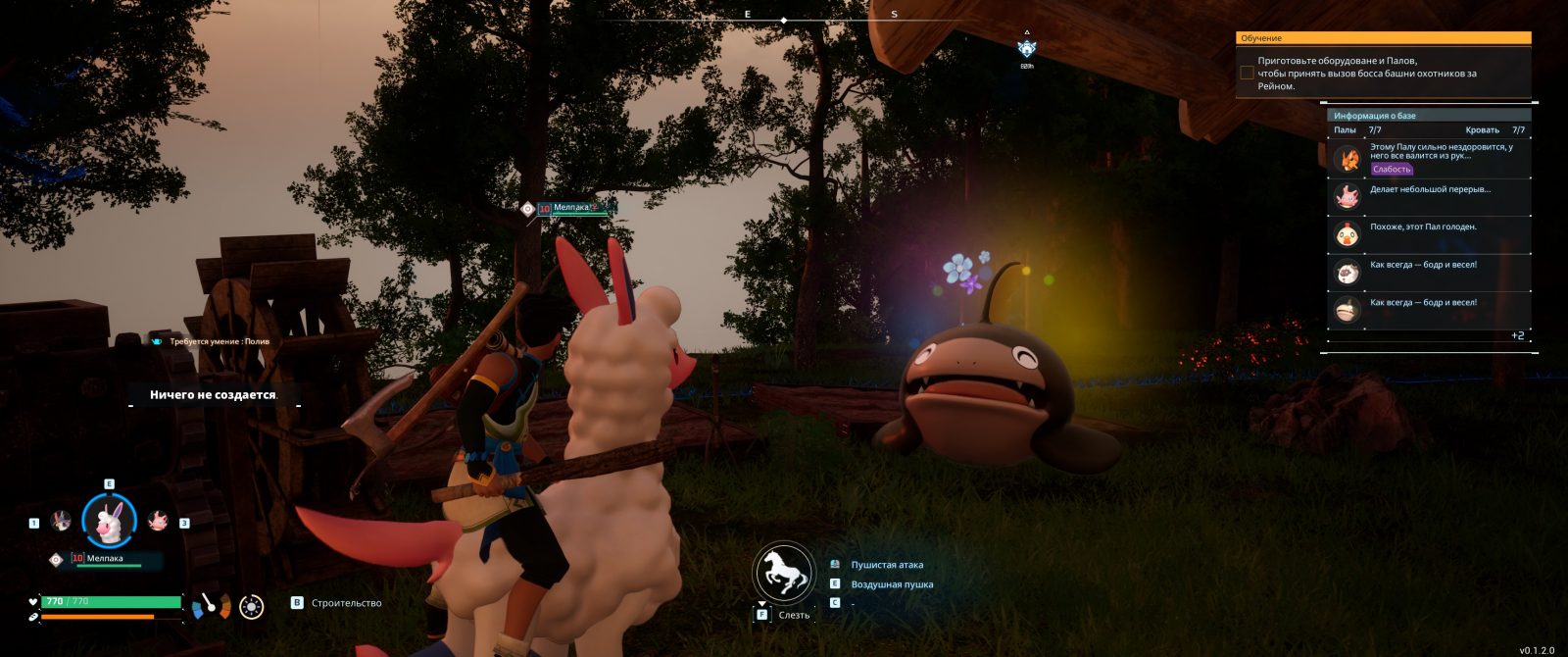This screenshot has height=657, width=1568.
Task: Expand the "+2" additional base Pals
Action: pyautogui.click(x=1517, y=336)
